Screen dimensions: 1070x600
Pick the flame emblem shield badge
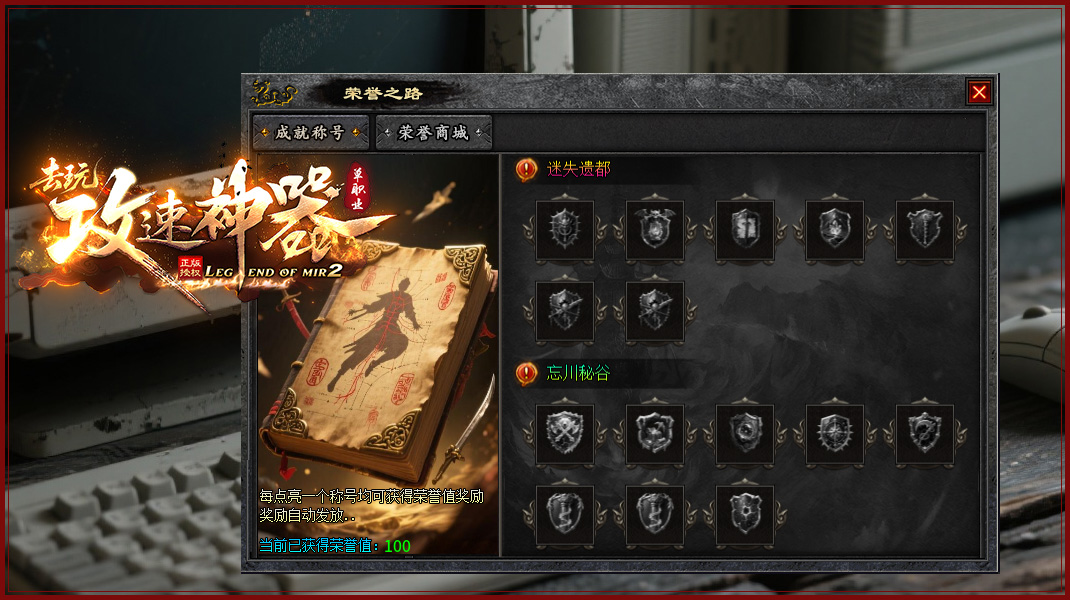835,230
